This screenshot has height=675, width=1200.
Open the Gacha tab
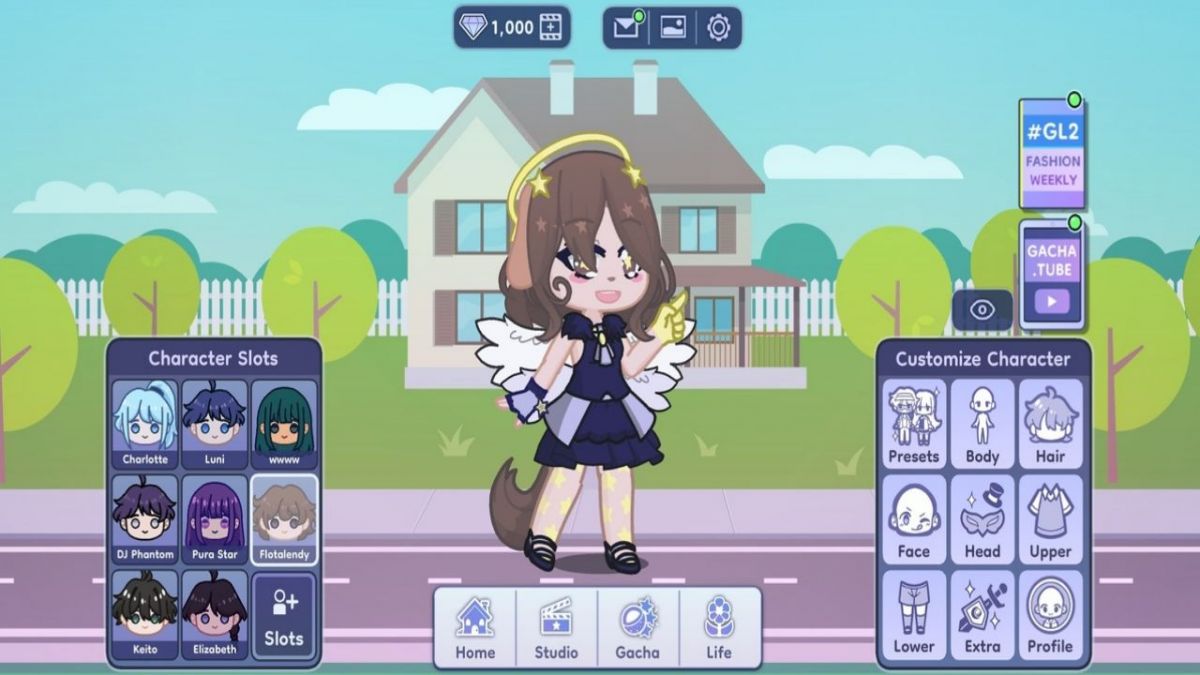coord(637,628)
